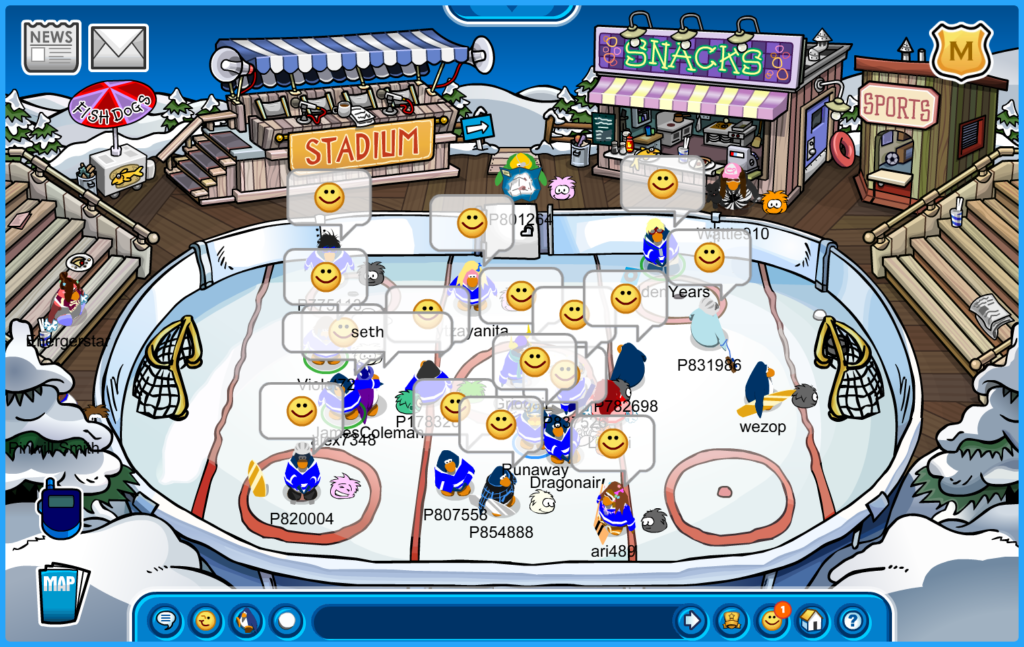The image size is (1024, 647).
Task: Open the News newspaper
Action: [x=51, y=46]
